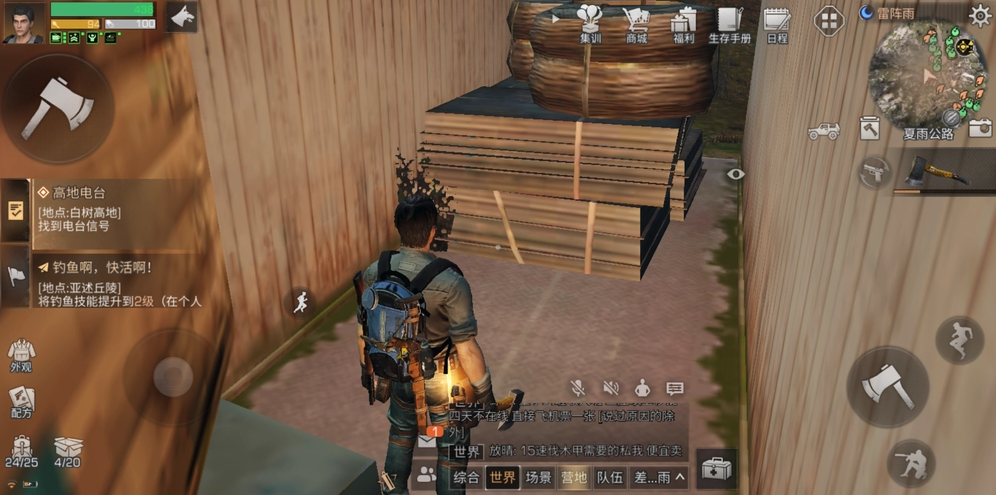Switch chat to the 综合 tab
The width and height of the screenshot is (996, 495).
click(466, 478)
